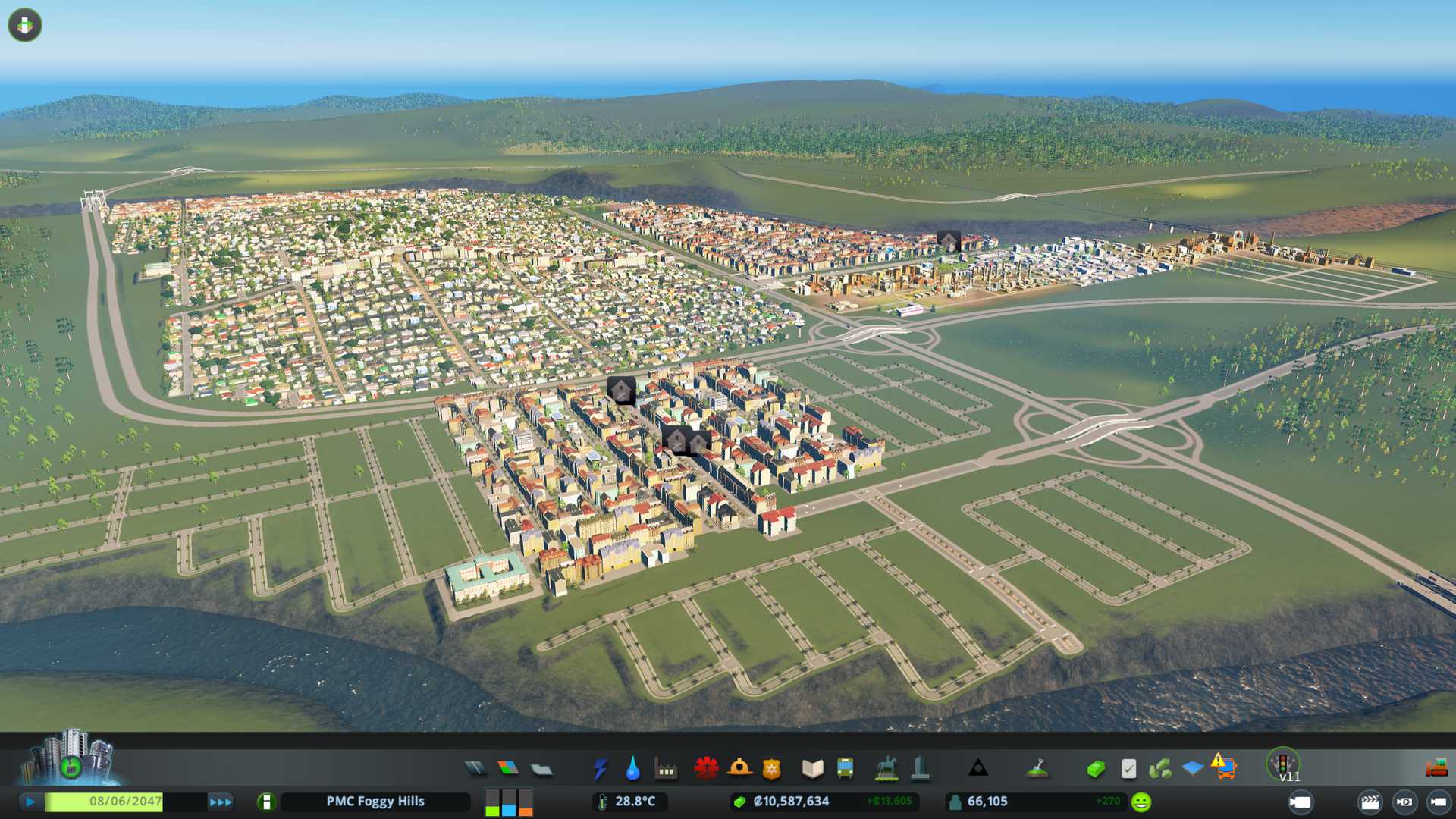Click the green download icon overlay

click(x=25, y=25)
